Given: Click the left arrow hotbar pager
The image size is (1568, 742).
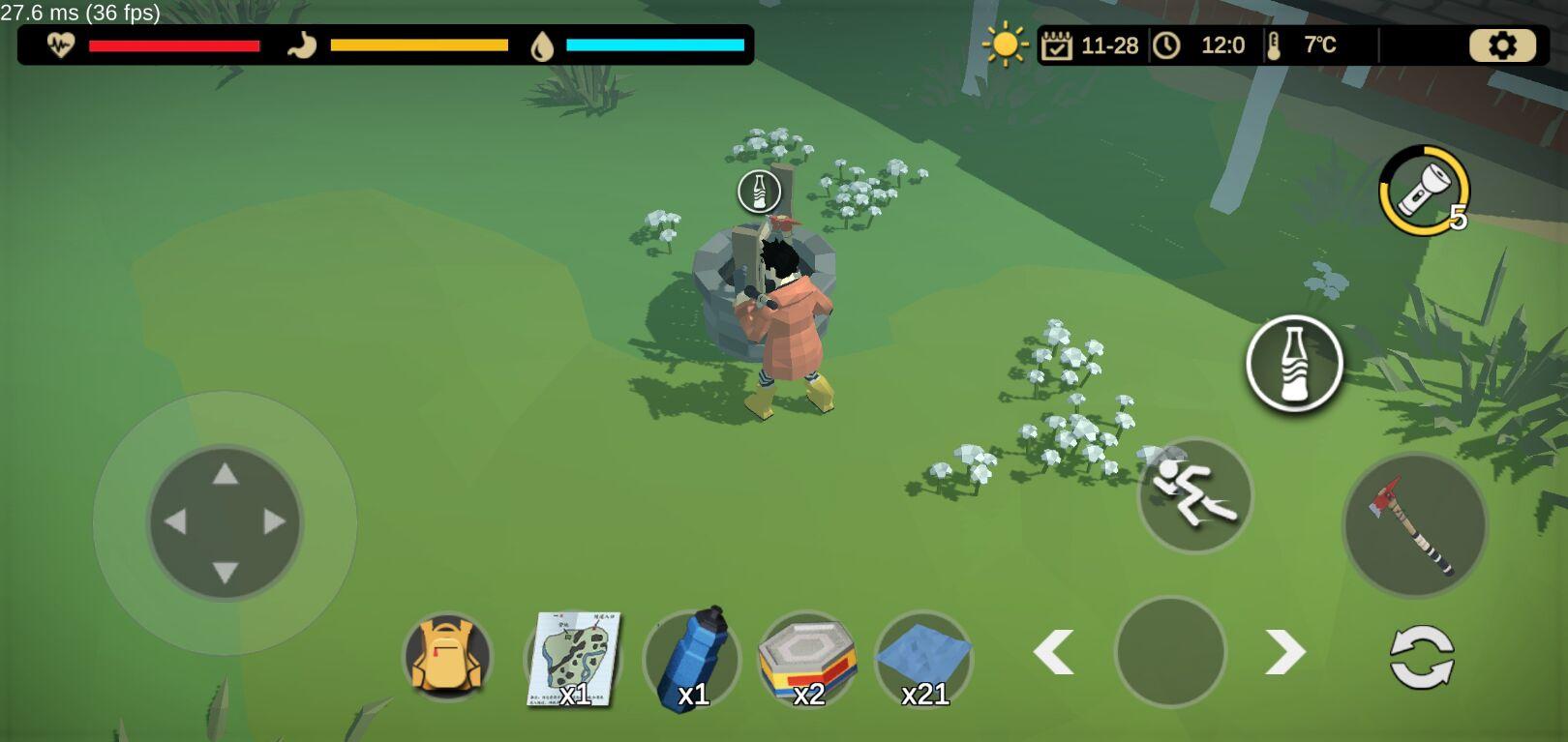Looking at the screenshot, I should 1054,652.
